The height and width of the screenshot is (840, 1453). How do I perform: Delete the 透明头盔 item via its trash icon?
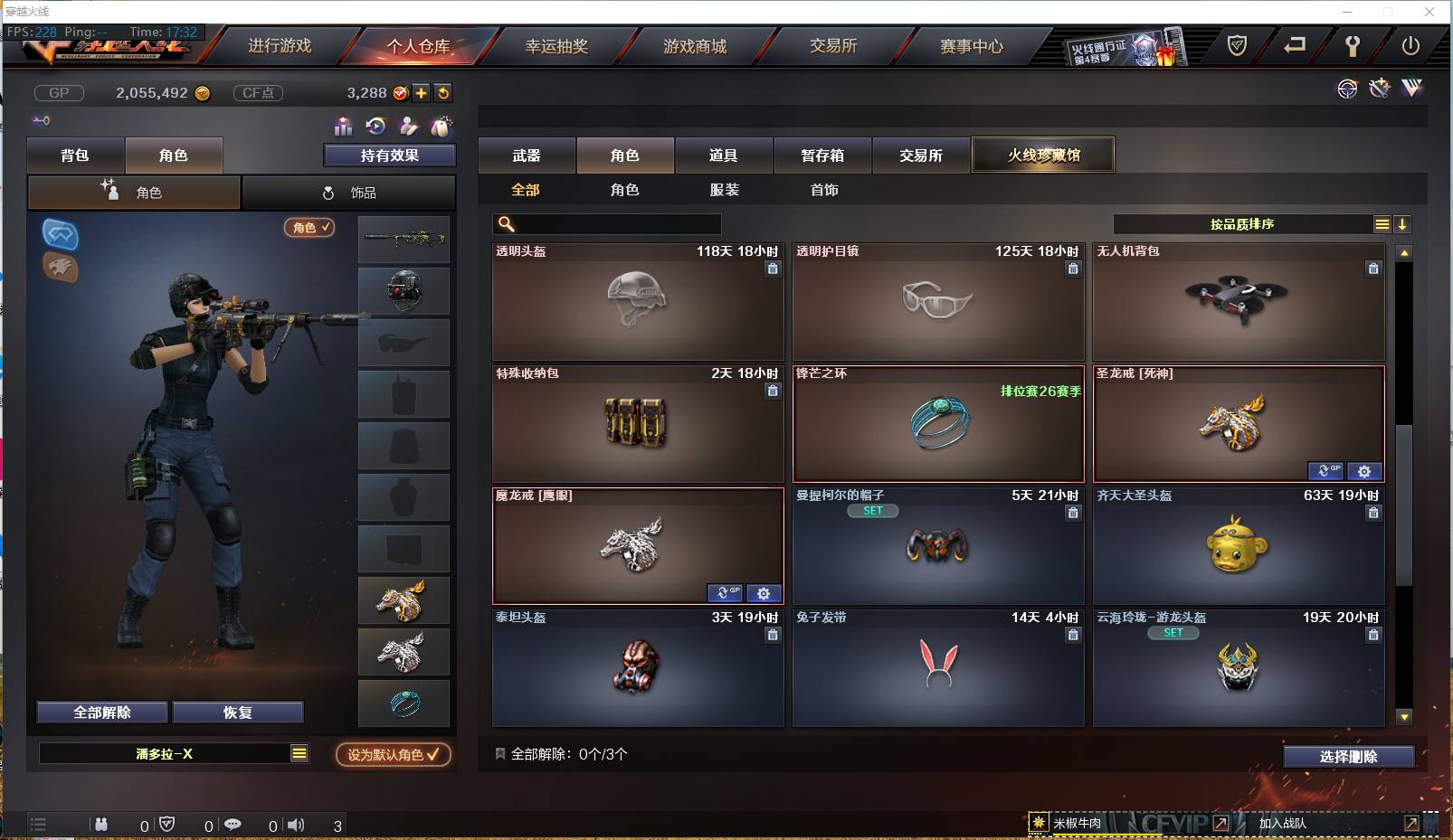click(774, 269)
